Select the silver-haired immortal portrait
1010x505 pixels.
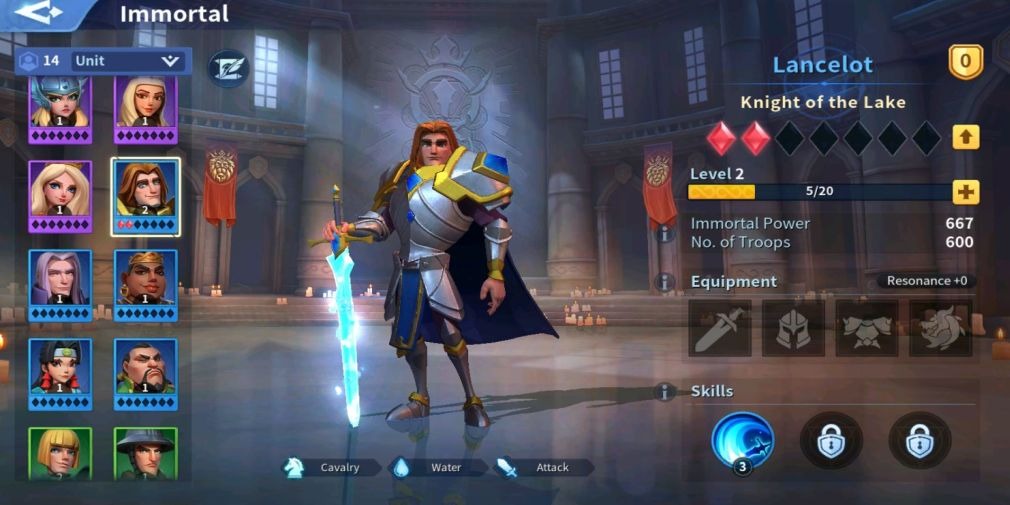pyautogui.click(x=60, y=284)
